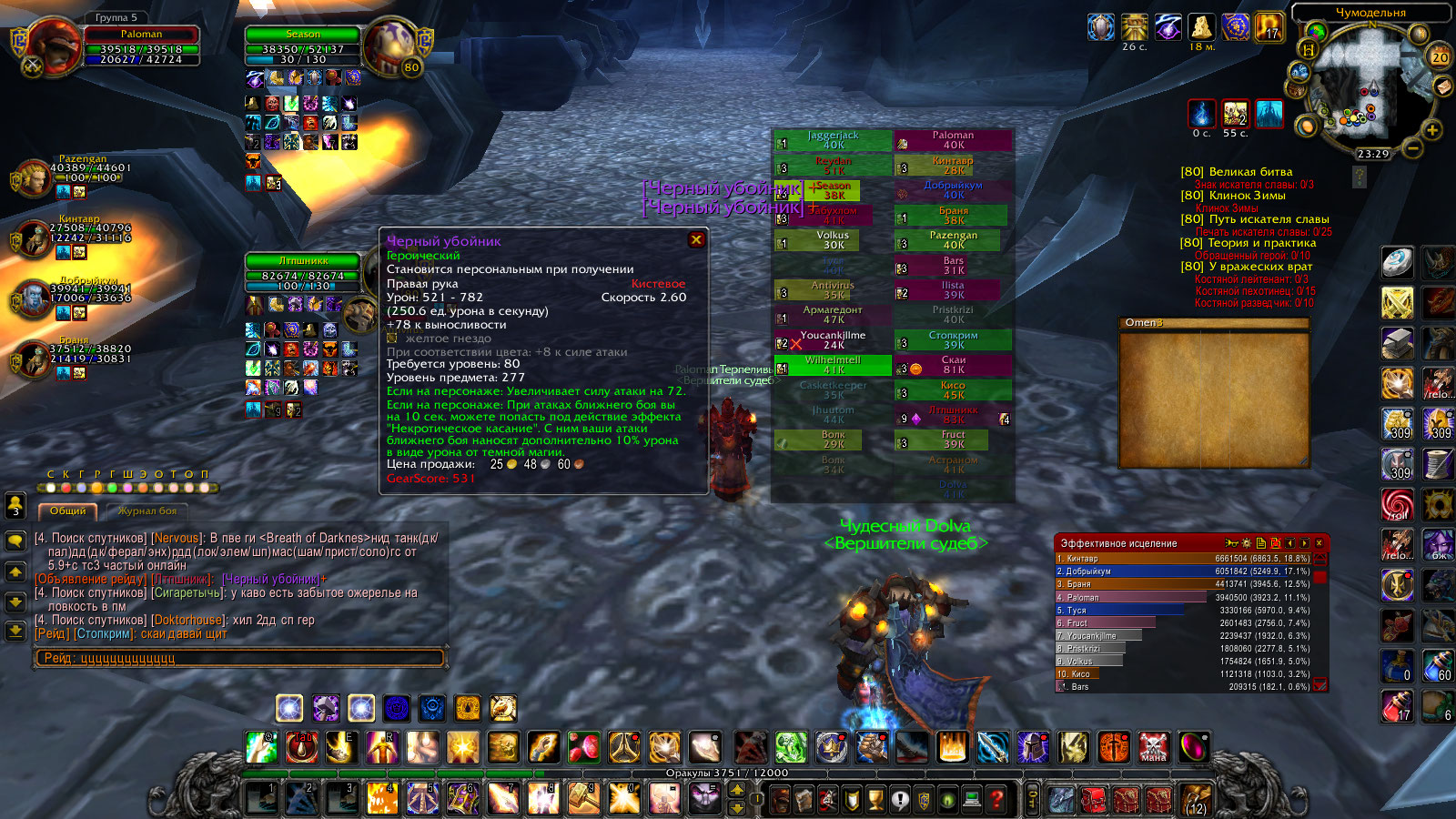Show the next healing meter mode
Image resolution: width=1456 pixels, height=819 pixels.
1305,543
